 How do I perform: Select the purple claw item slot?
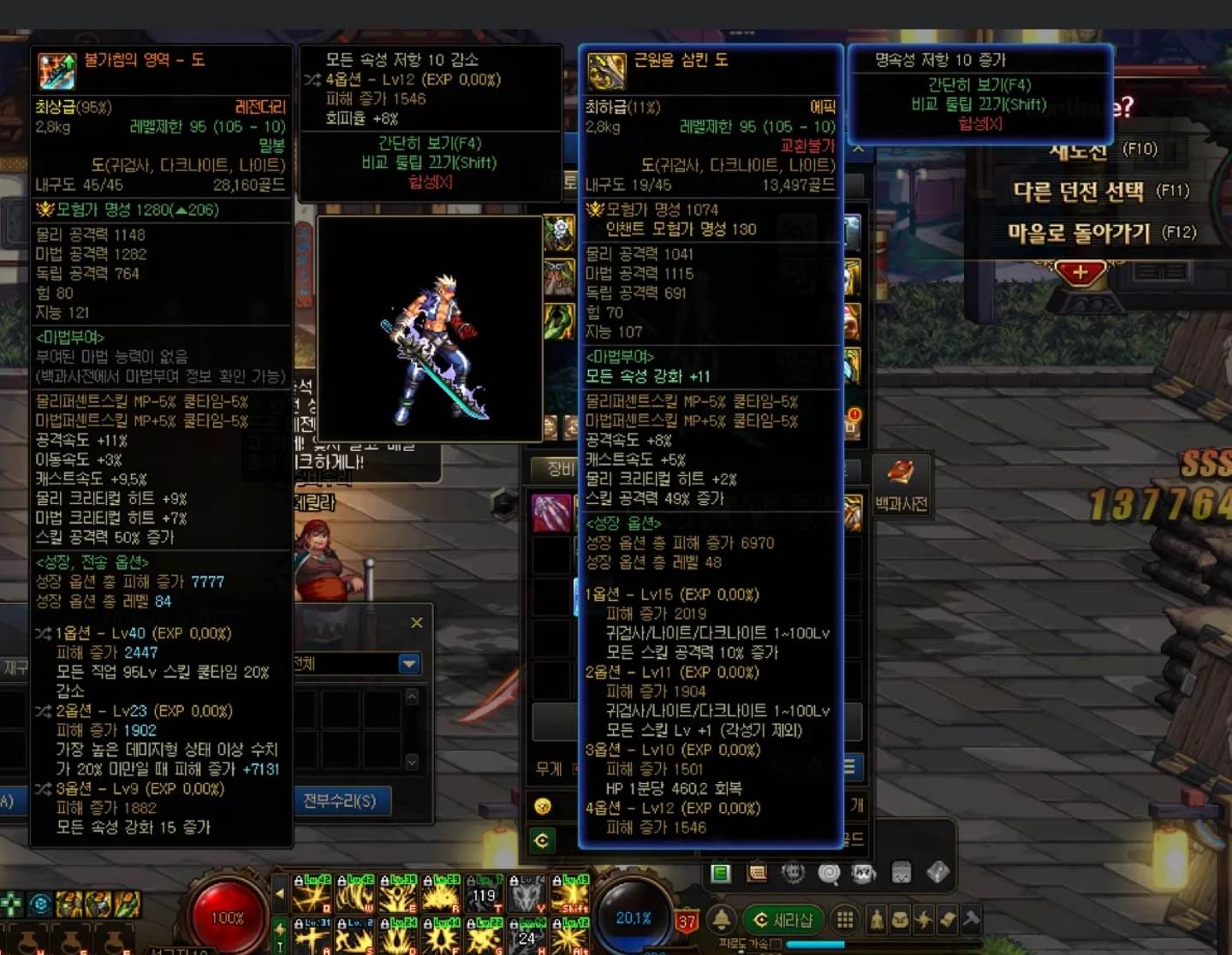[x=551, y=512]
